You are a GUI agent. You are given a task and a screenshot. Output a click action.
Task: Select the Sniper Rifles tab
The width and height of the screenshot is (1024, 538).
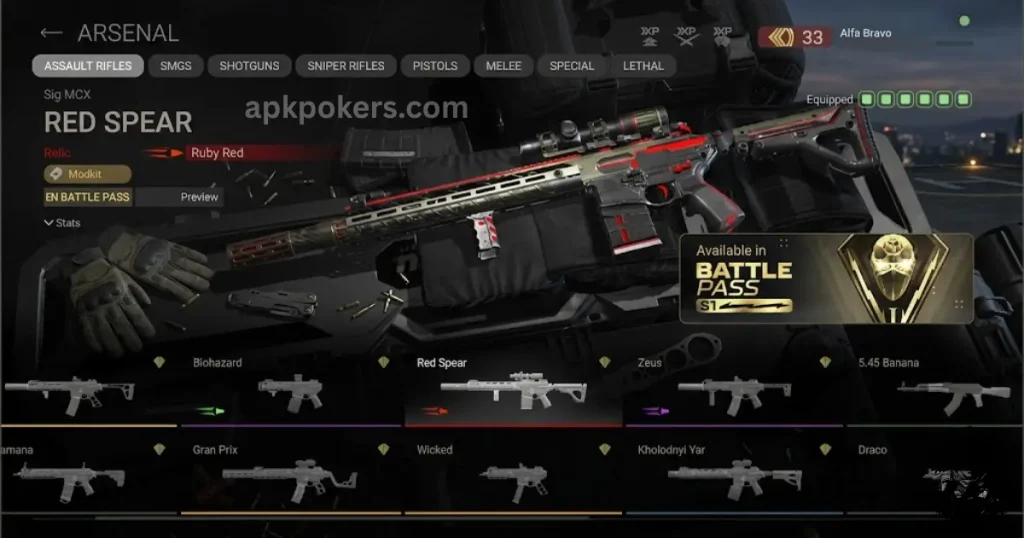click(346, 66)
